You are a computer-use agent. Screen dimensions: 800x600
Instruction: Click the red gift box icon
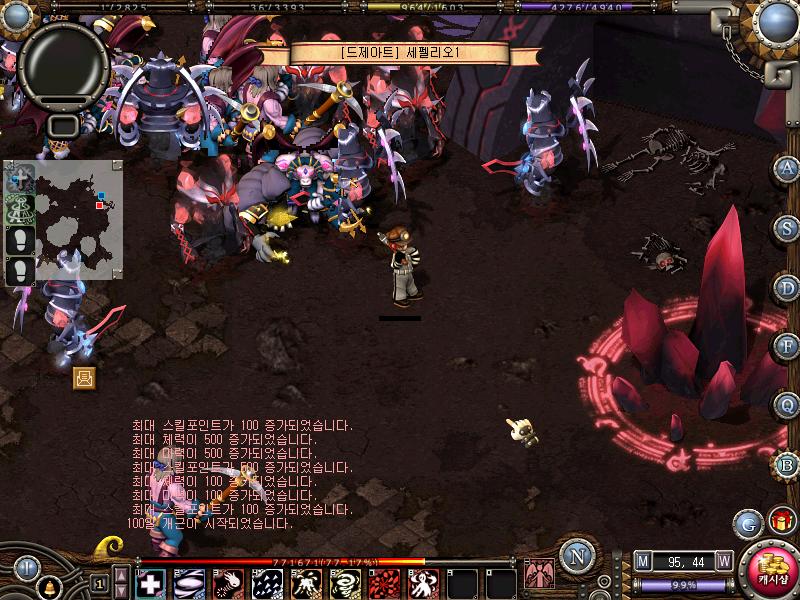coord(779,521)
